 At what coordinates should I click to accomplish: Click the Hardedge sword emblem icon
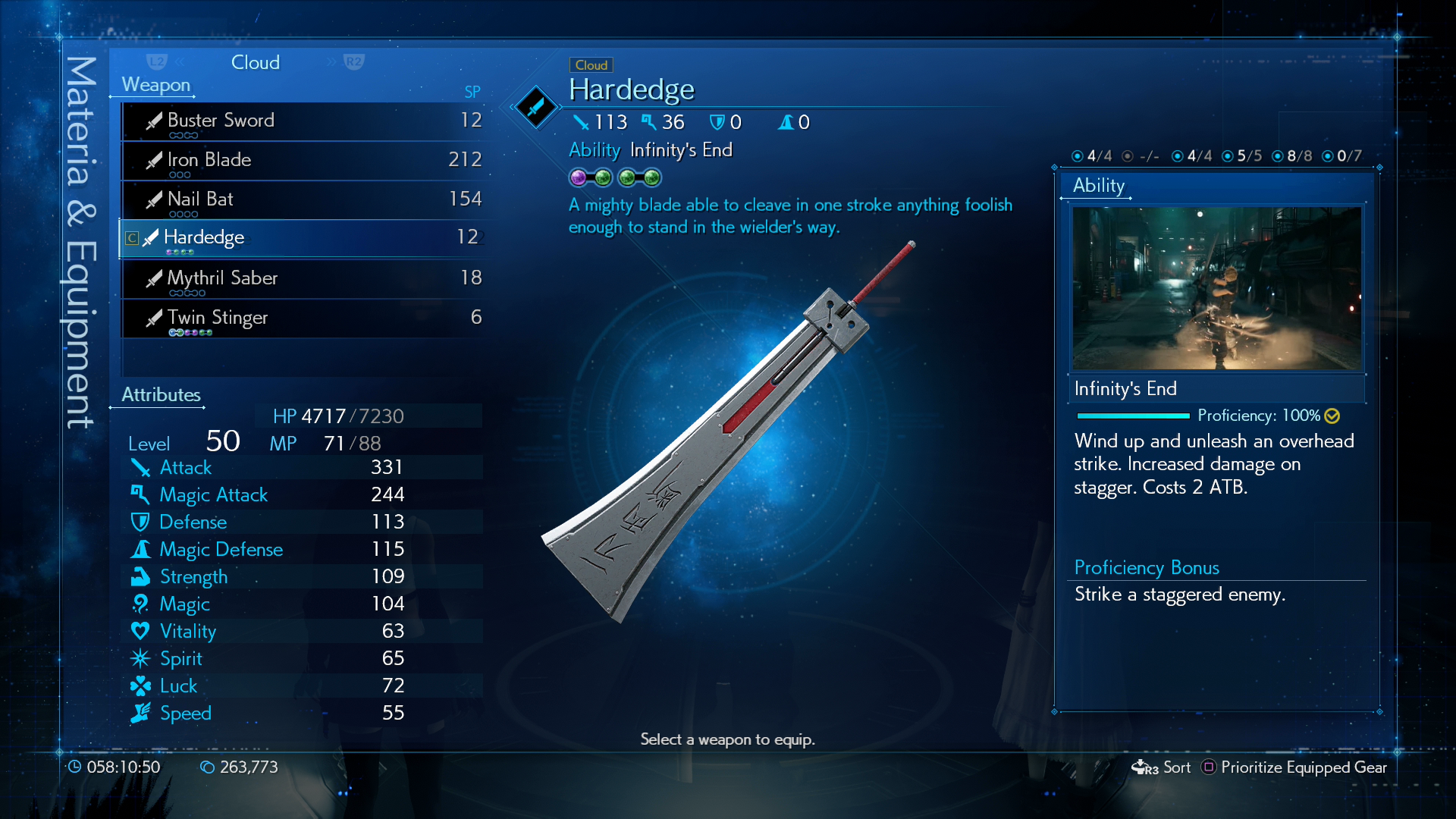click(535, 107)
